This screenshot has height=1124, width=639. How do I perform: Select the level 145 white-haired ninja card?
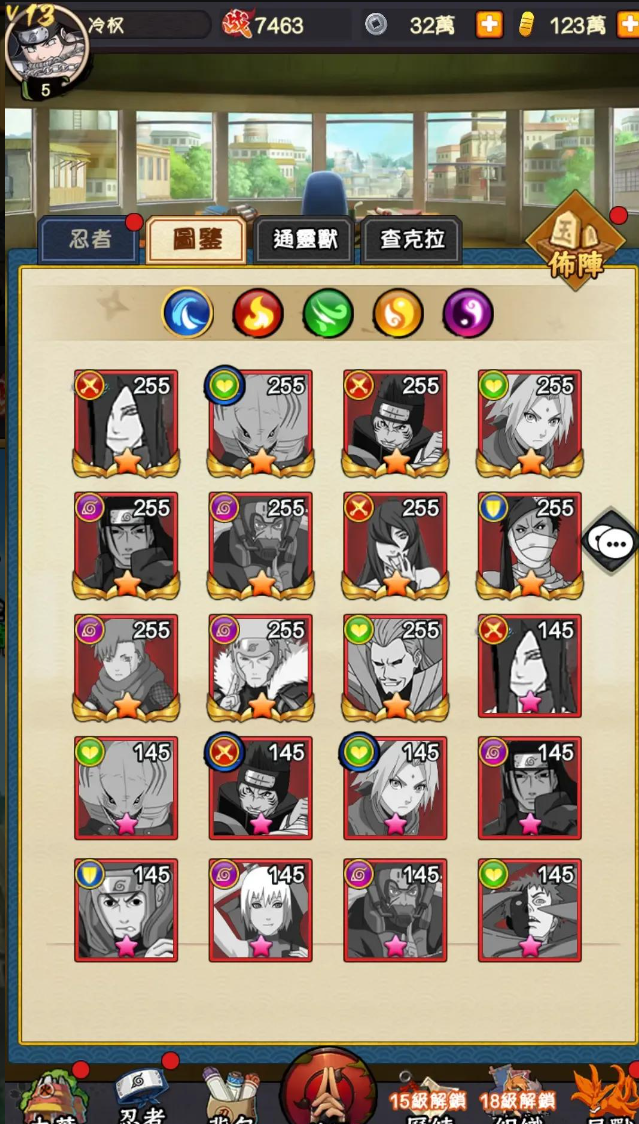[x=260, y=912]
